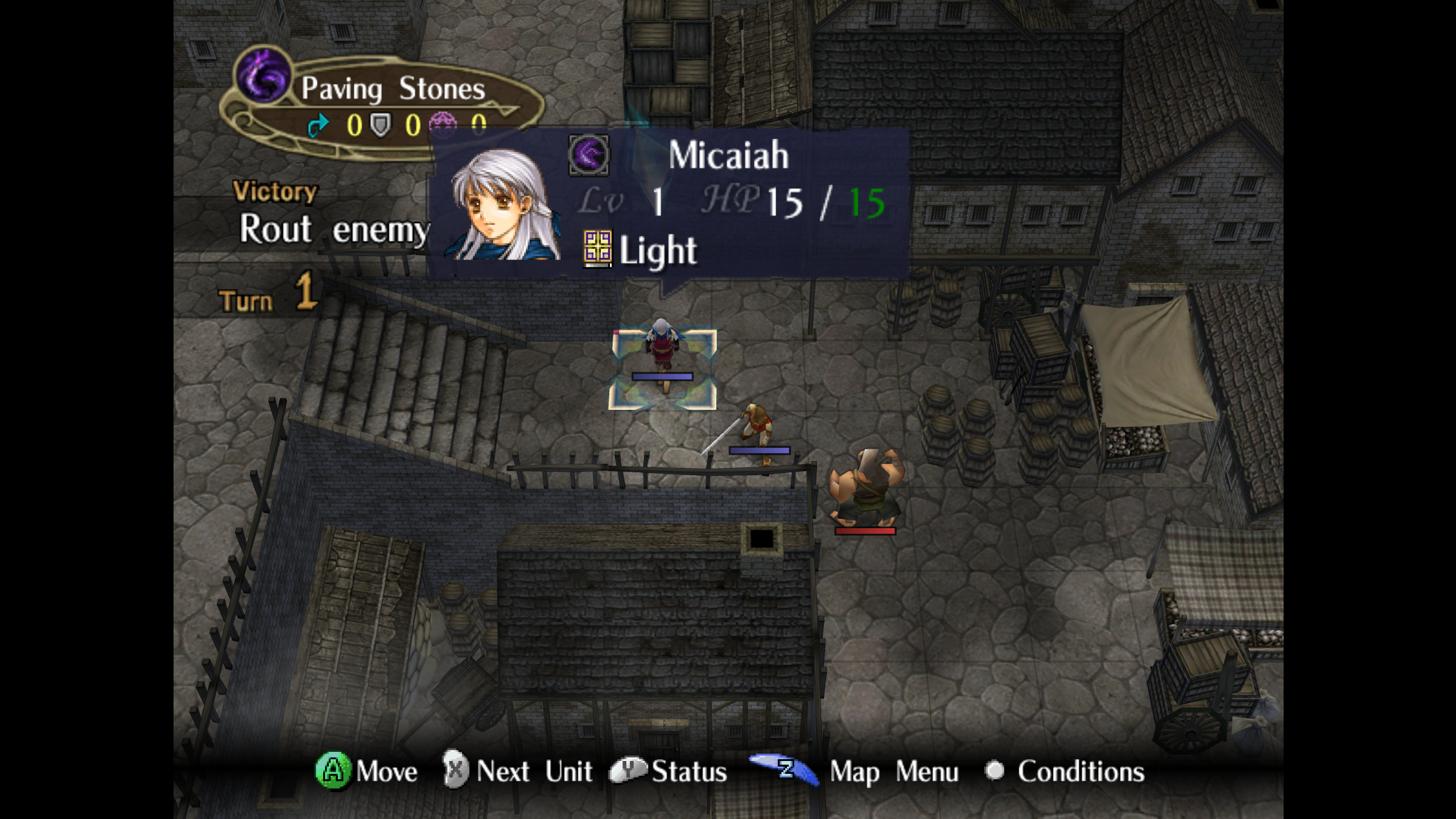Click Micaiah's portrait in the unit panel

[x=502, y=206]
